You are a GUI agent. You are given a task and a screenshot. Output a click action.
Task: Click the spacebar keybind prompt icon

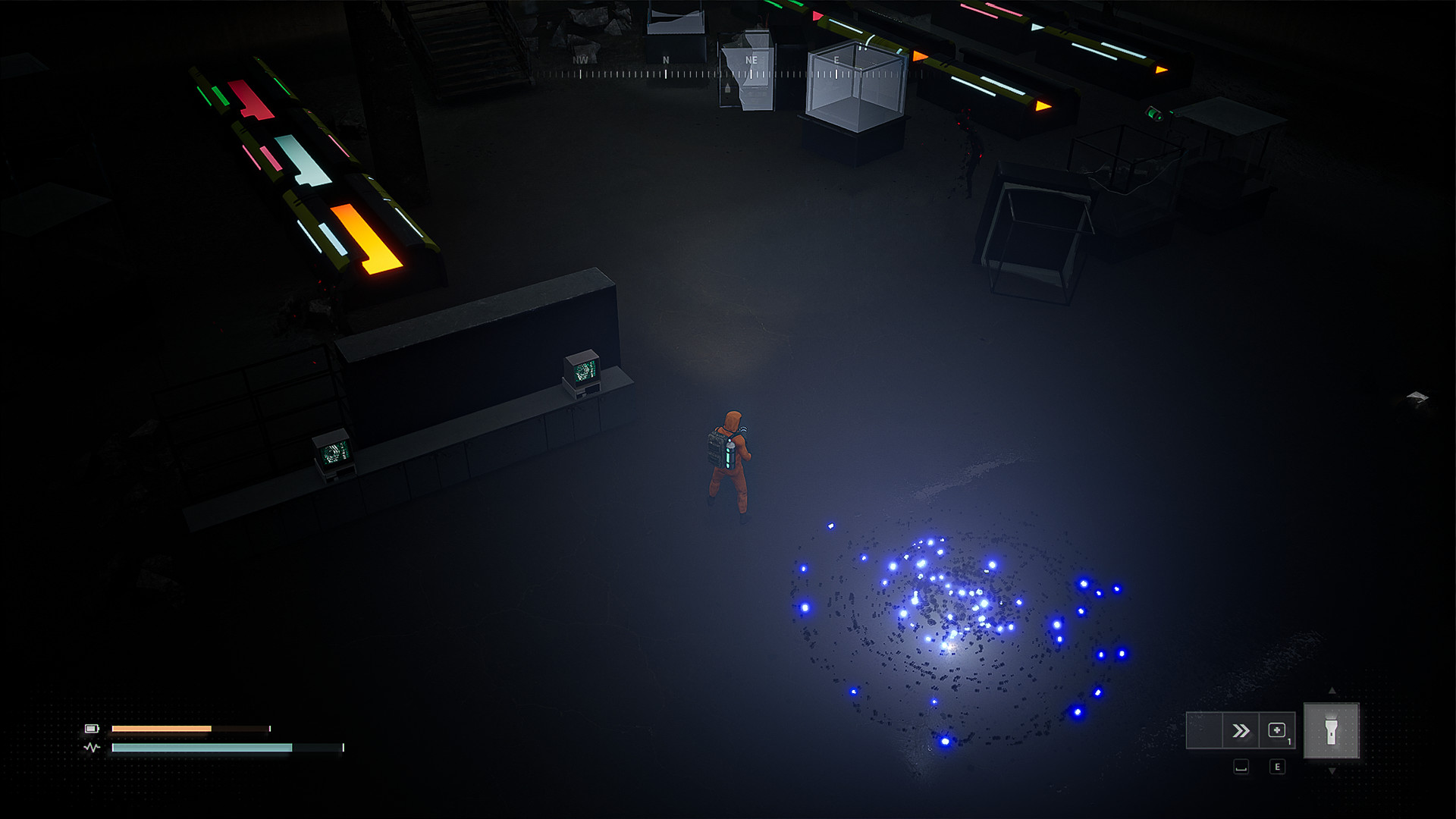1241,767
